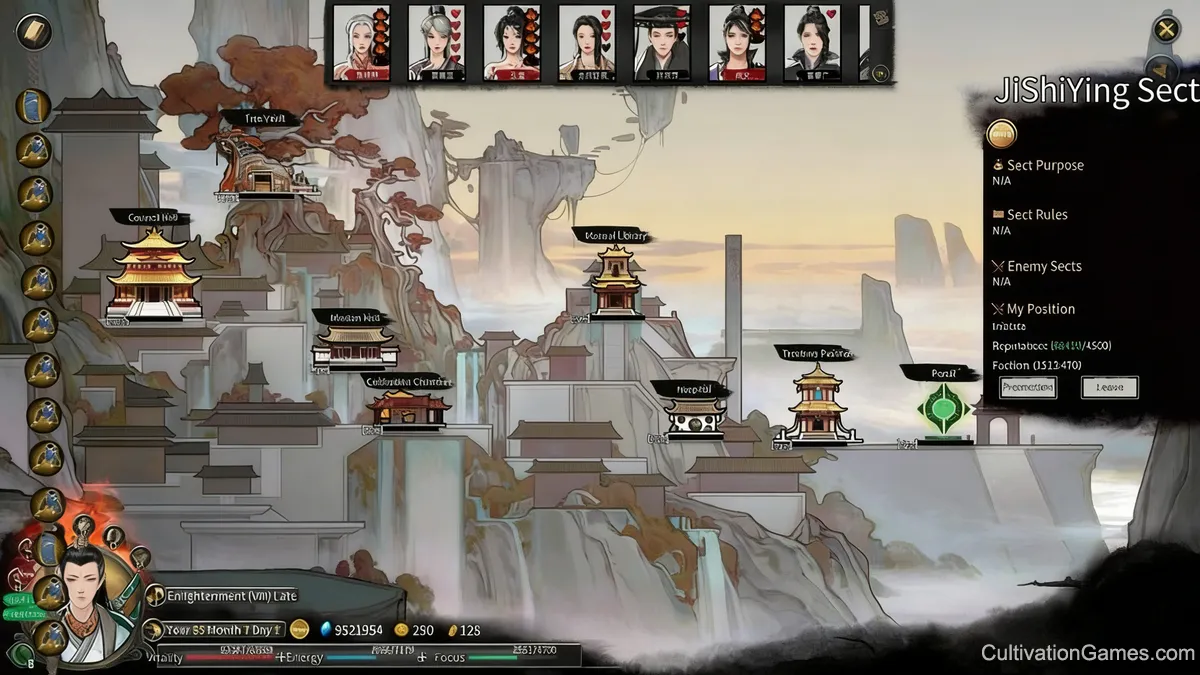Choose the portrait wearing a black hat

tap(662, 42)
